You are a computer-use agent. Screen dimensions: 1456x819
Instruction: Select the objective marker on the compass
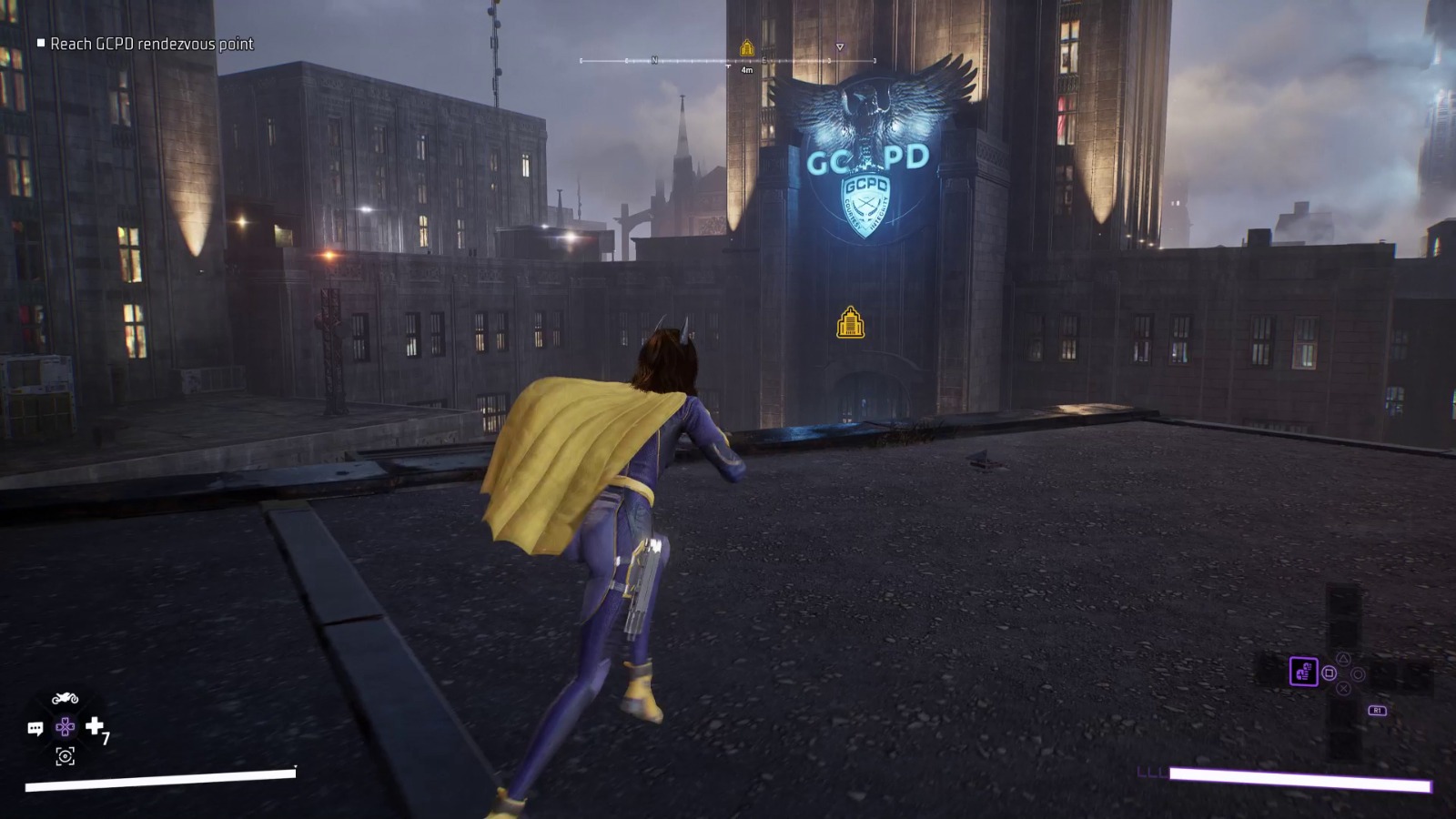(747, 48)
